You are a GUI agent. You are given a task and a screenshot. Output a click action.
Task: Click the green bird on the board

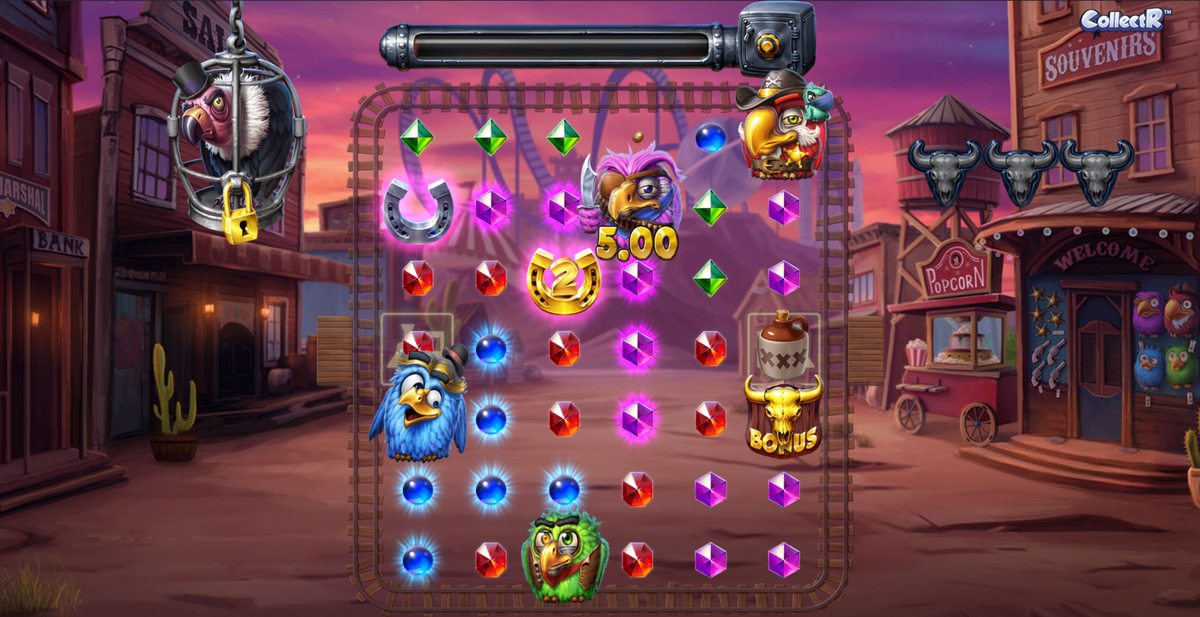pyautogui.click(x=564, y=555)
